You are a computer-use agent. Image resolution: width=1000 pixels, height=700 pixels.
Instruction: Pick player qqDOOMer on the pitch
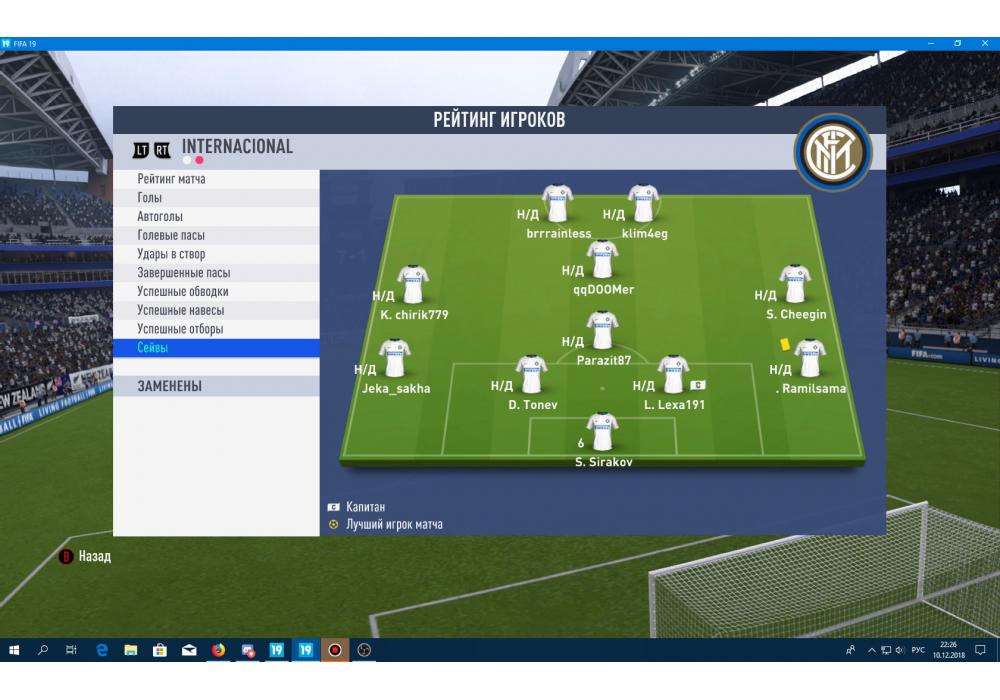(x=602, y=260)
